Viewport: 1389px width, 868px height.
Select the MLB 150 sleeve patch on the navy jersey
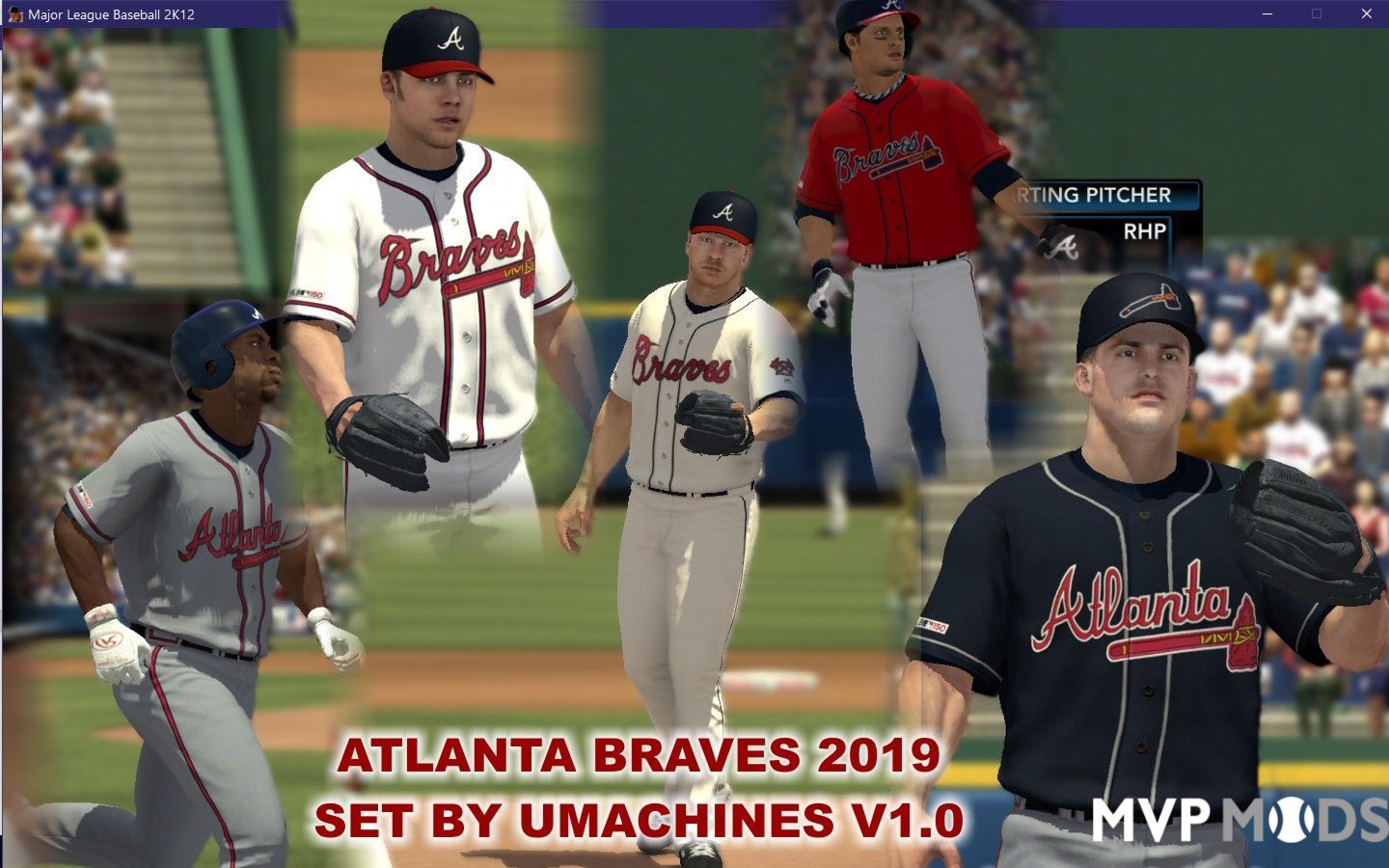(x=934, y=625)
